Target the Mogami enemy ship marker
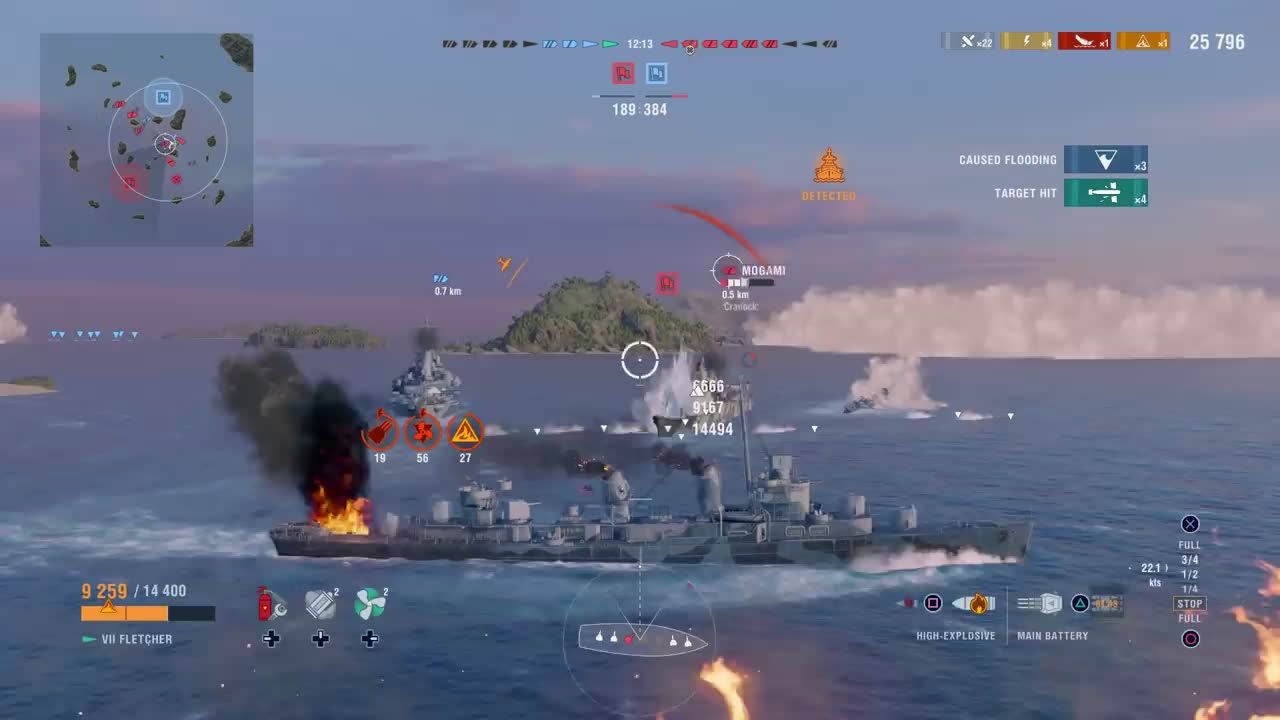 pos(728,269)
